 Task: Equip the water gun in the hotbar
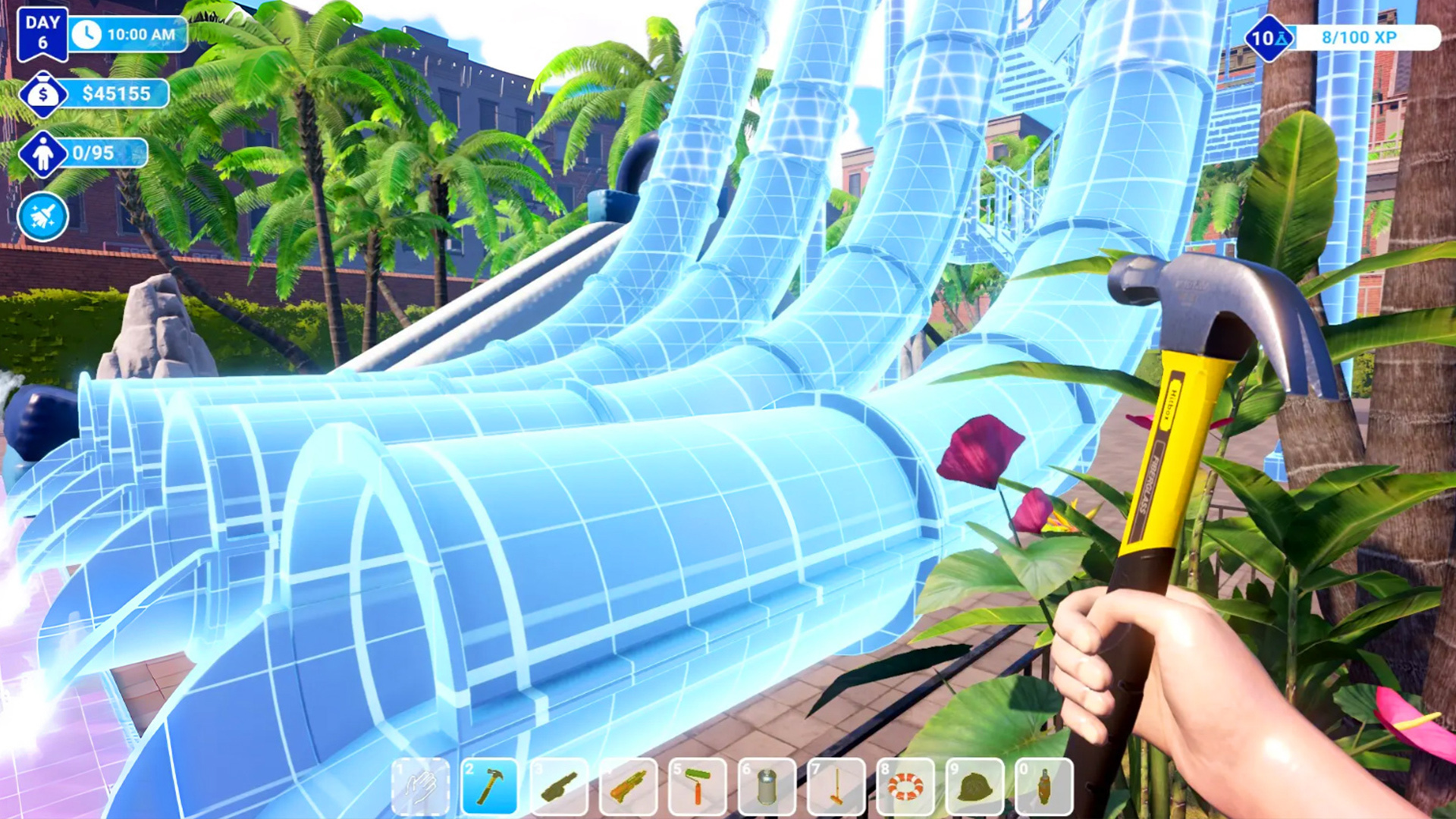tap(629, 787)
